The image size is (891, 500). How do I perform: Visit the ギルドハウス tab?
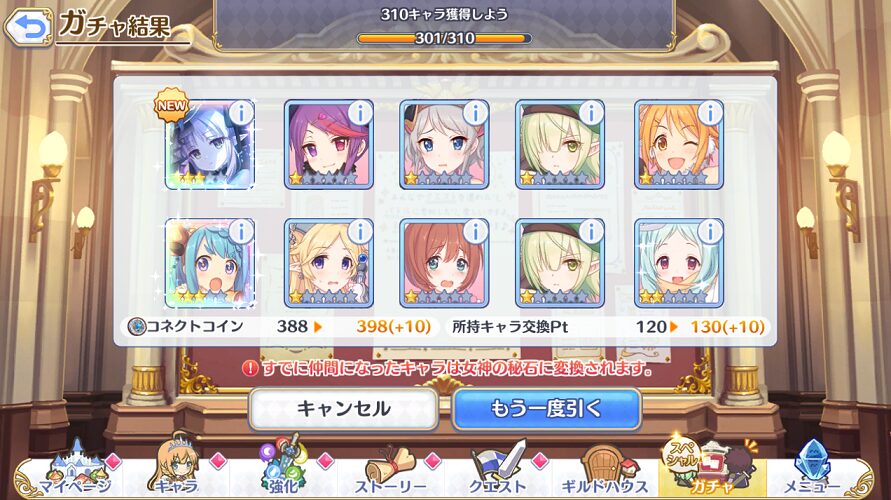(x=605, y=472)
